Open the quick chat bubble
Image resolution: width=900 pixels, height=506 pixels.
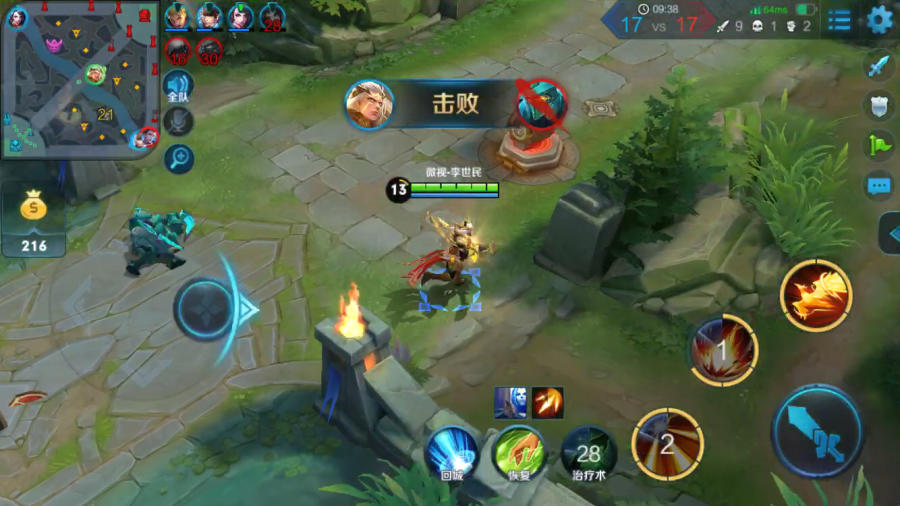tap(878, 185)
